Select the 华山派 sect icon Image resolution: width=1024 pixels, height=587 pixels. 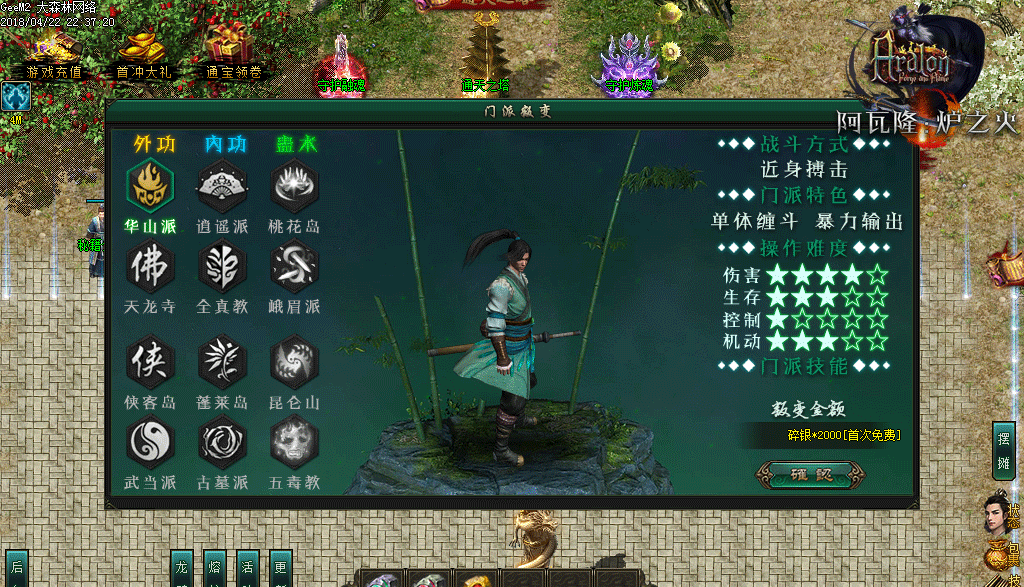(150, 186)
